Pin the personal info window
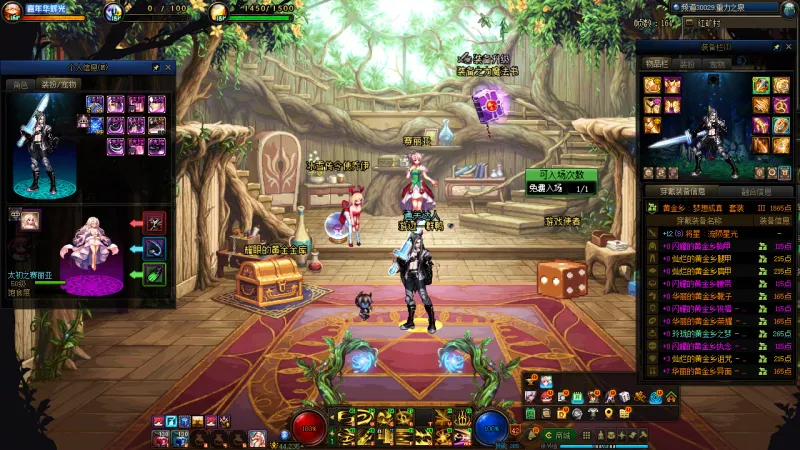This screenshot has width=800, height=450. [x=156, y=67]
